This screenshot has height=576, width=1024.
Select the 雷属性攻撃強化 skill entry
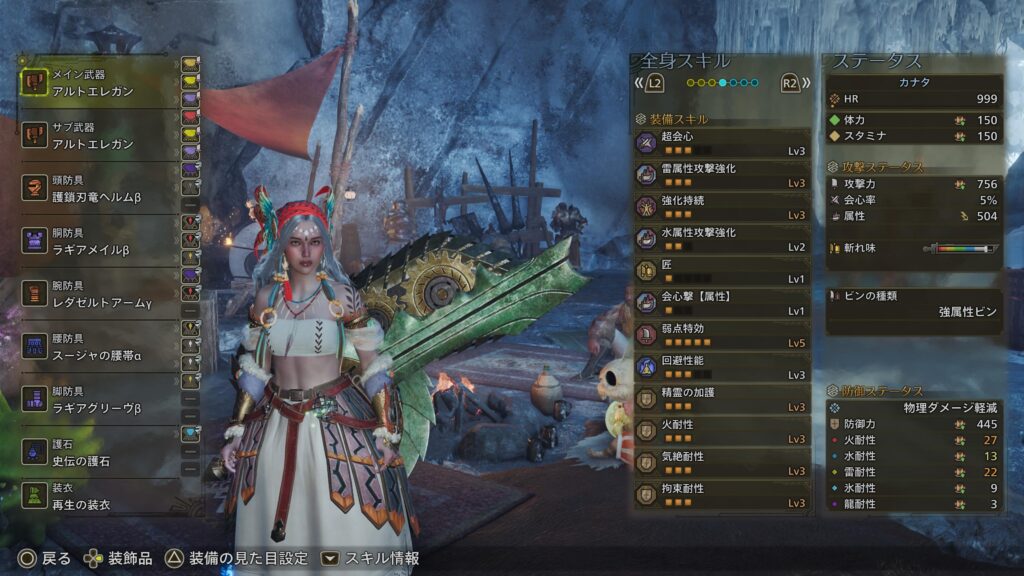pyautogui.click(x=722, y=175)
